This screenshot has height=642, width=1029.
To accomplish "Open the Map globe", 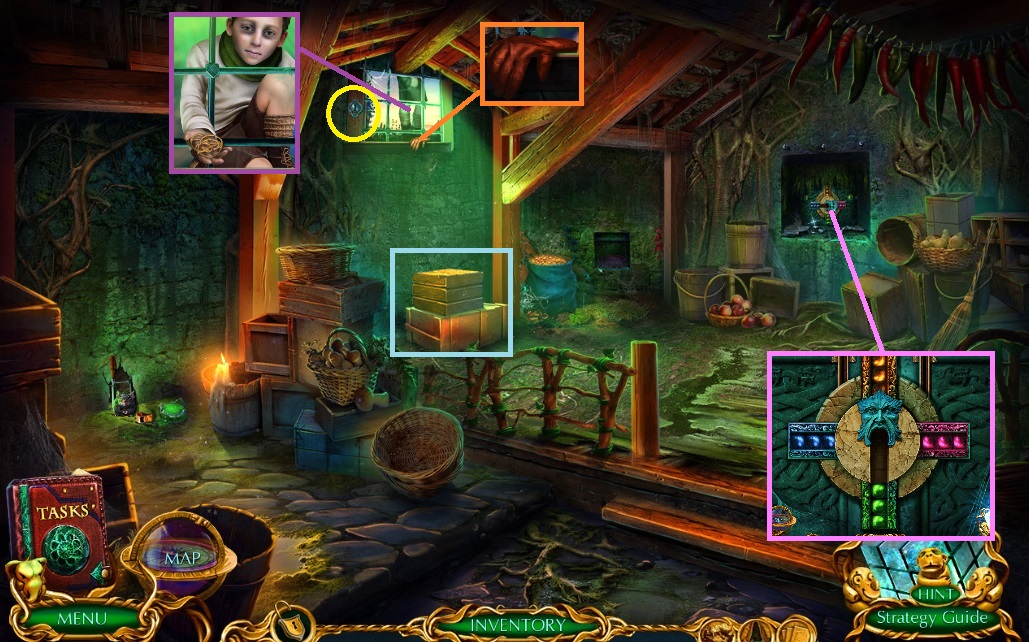I will (x=181, y=556).
